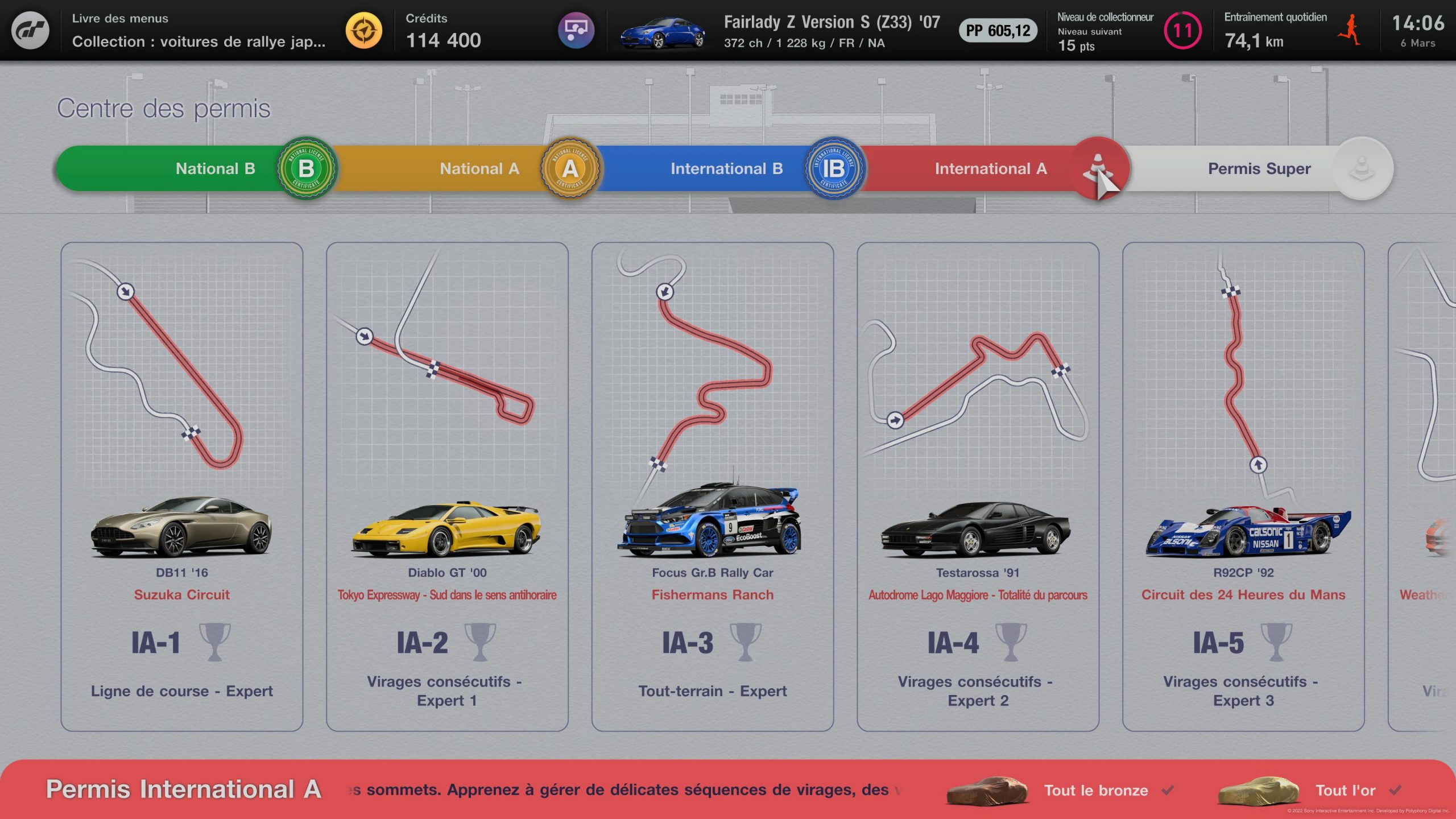Open the purple showcase icon

tap(576, 30)
